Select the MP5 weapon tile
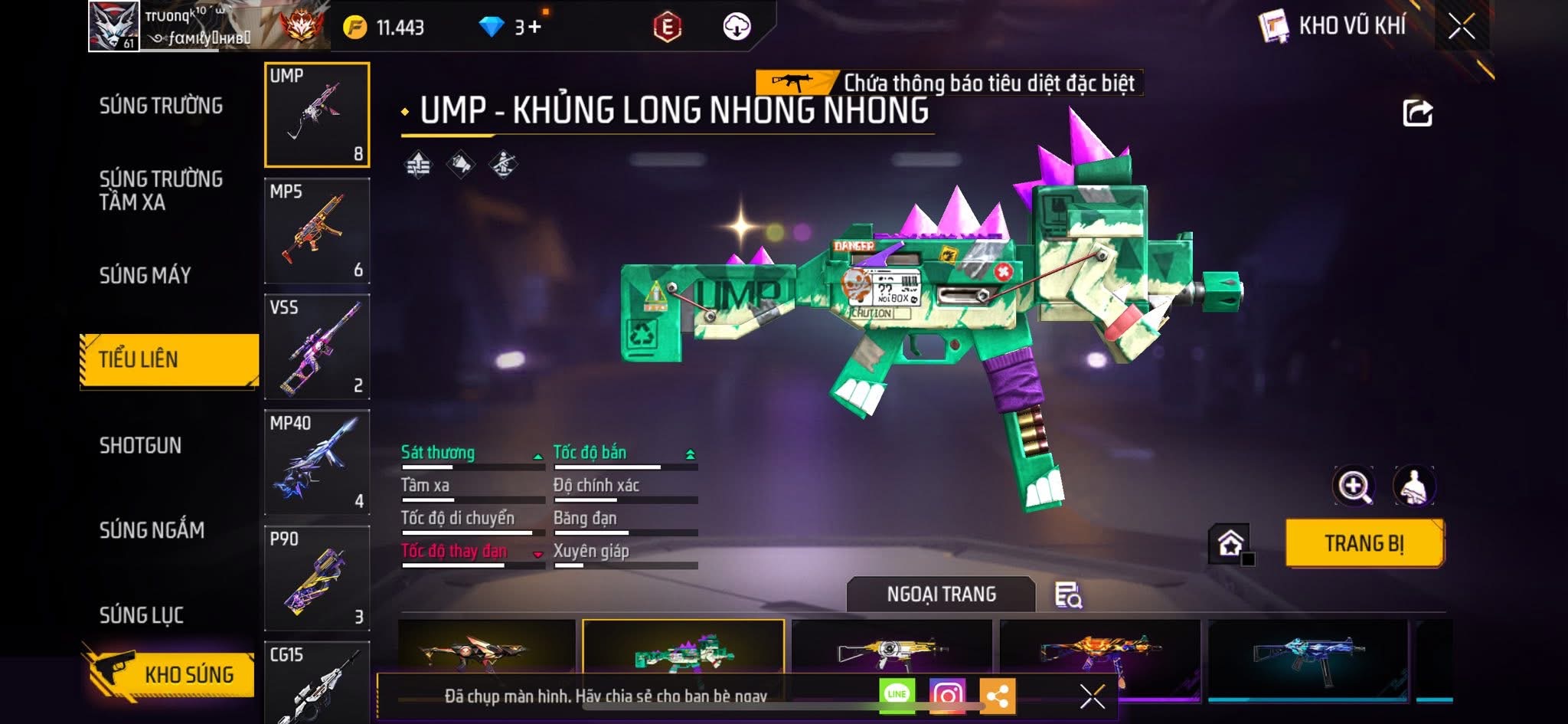Viewport: 1568px width, 724px height. 317,231
